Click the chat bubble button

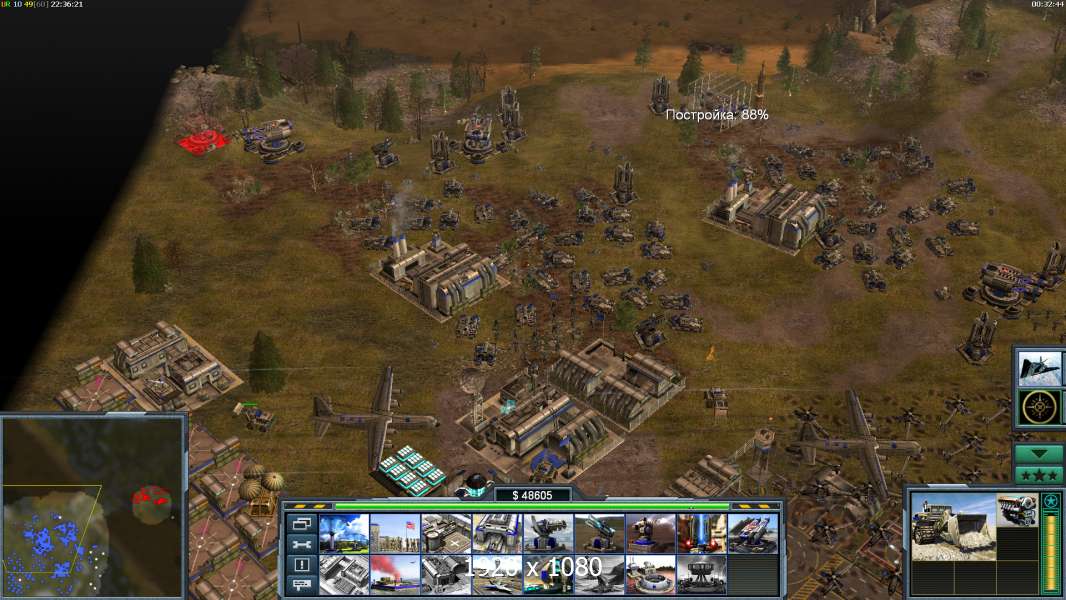301,584
